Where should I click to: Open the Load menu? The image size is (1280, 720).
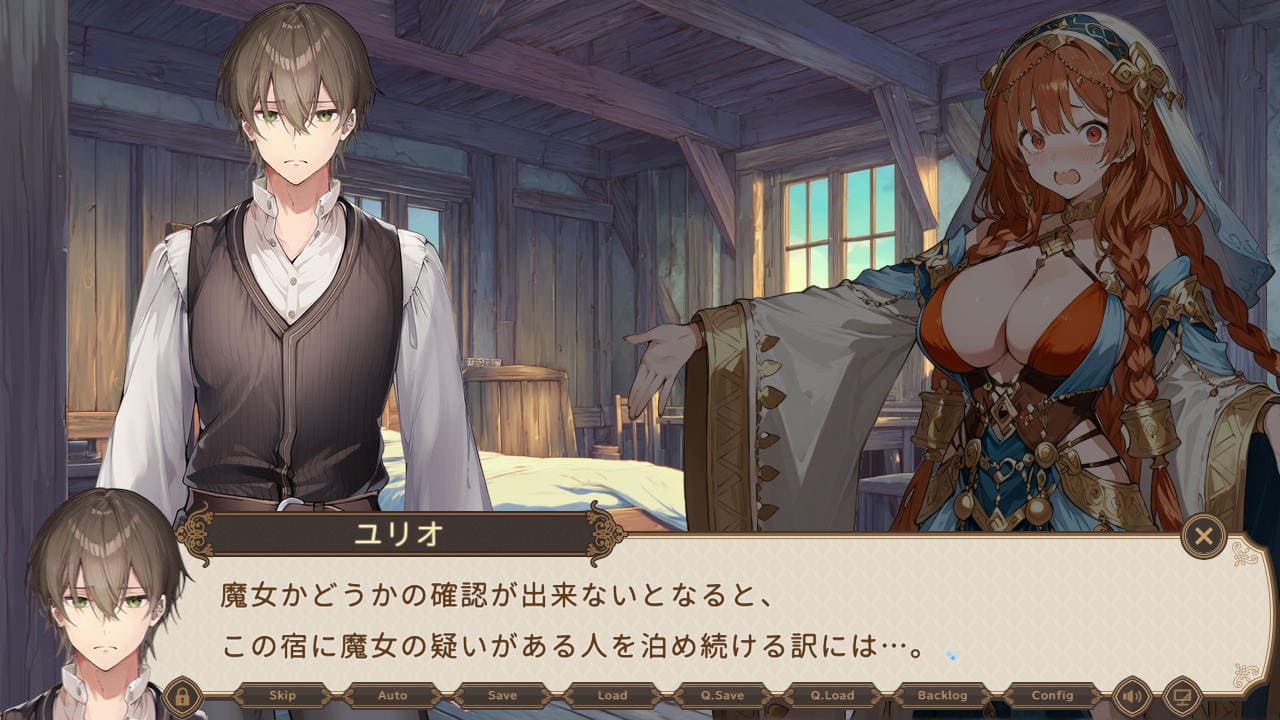point(612,695)
